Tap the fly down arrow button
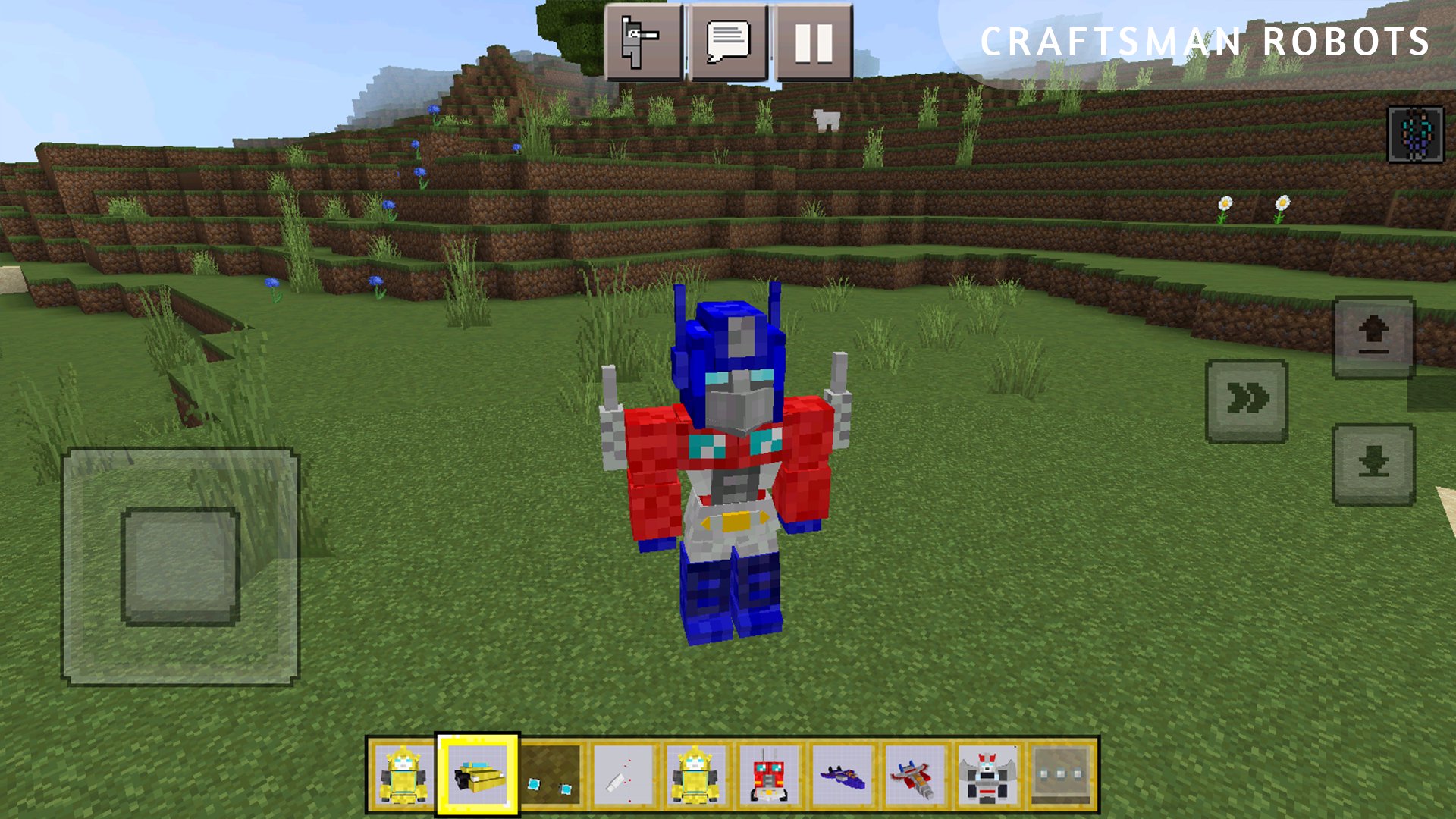The height and width of the screenshot is (819, 1456). [x=1373, y=464]
